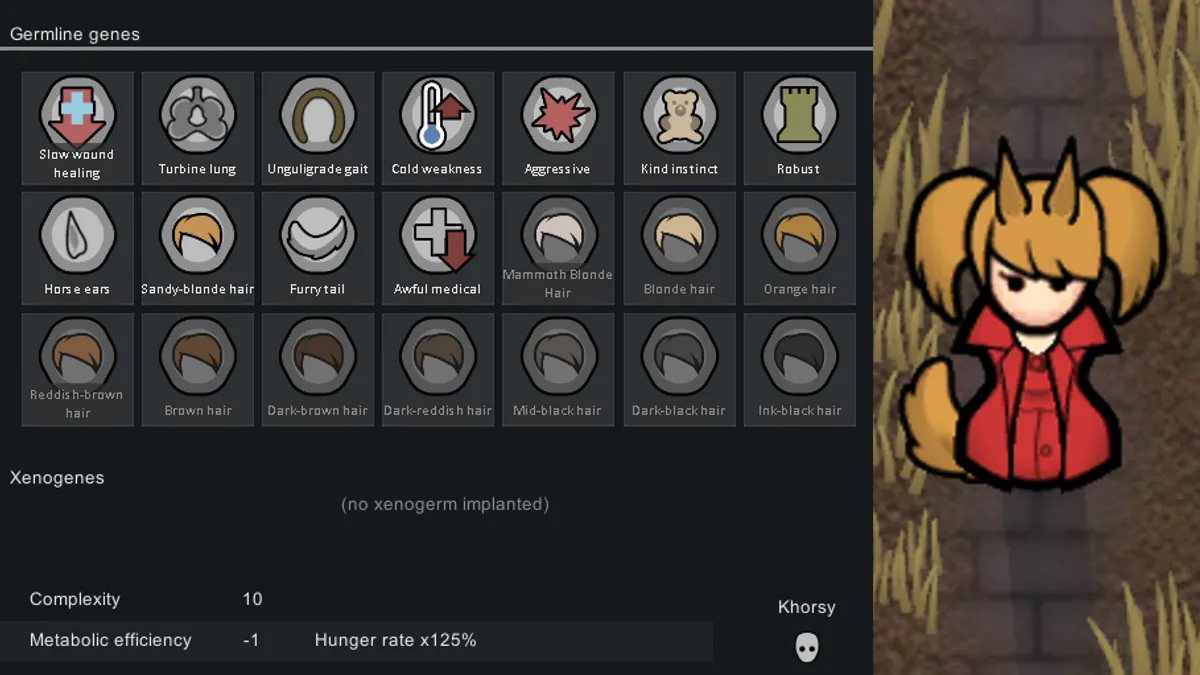The image size is (1200, 675).
Task: Choose the Dark-brown hair gene
Action: (318, 369)
